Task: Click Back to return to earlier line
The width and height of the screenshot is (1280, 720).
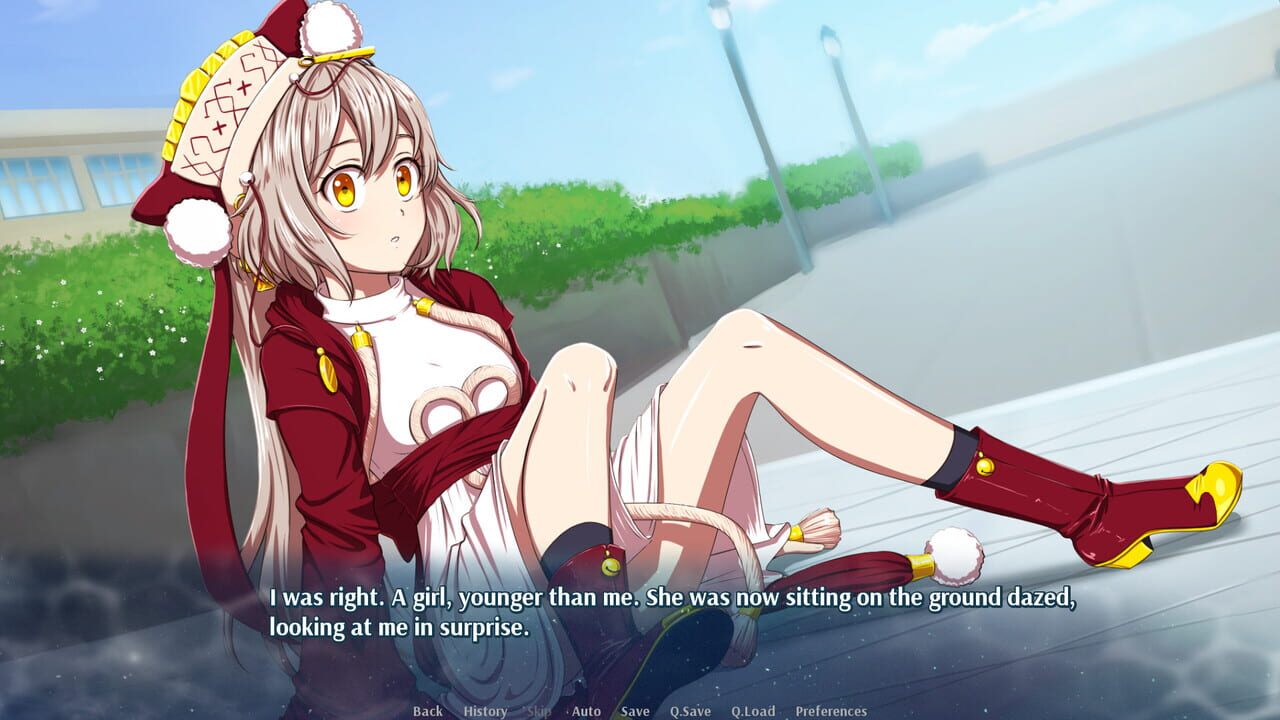Action: 427,712
